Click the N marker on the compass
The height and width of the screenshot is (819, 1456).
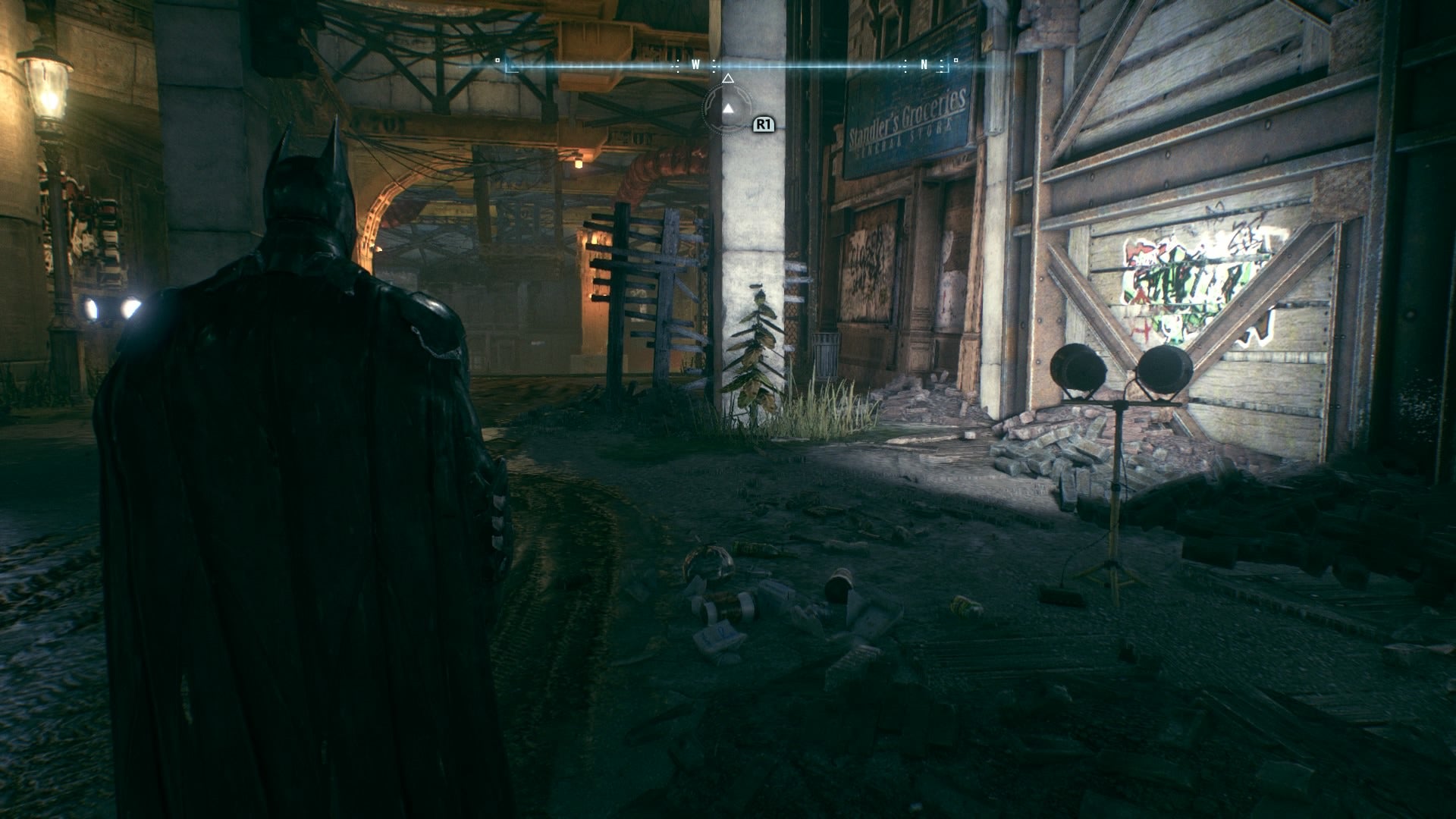click(924, 64)
